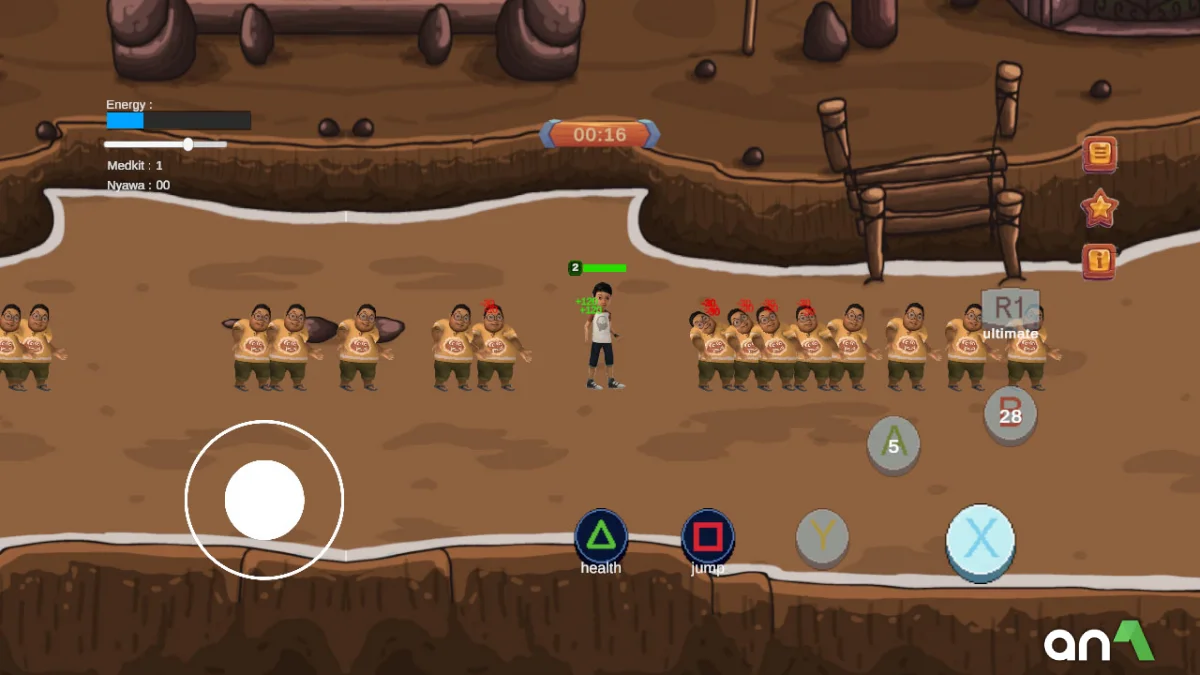Image resolution: width=1200 pixels, height=675 pixels.
Task: Tap the gold star icon
Action: point(1099,208)
